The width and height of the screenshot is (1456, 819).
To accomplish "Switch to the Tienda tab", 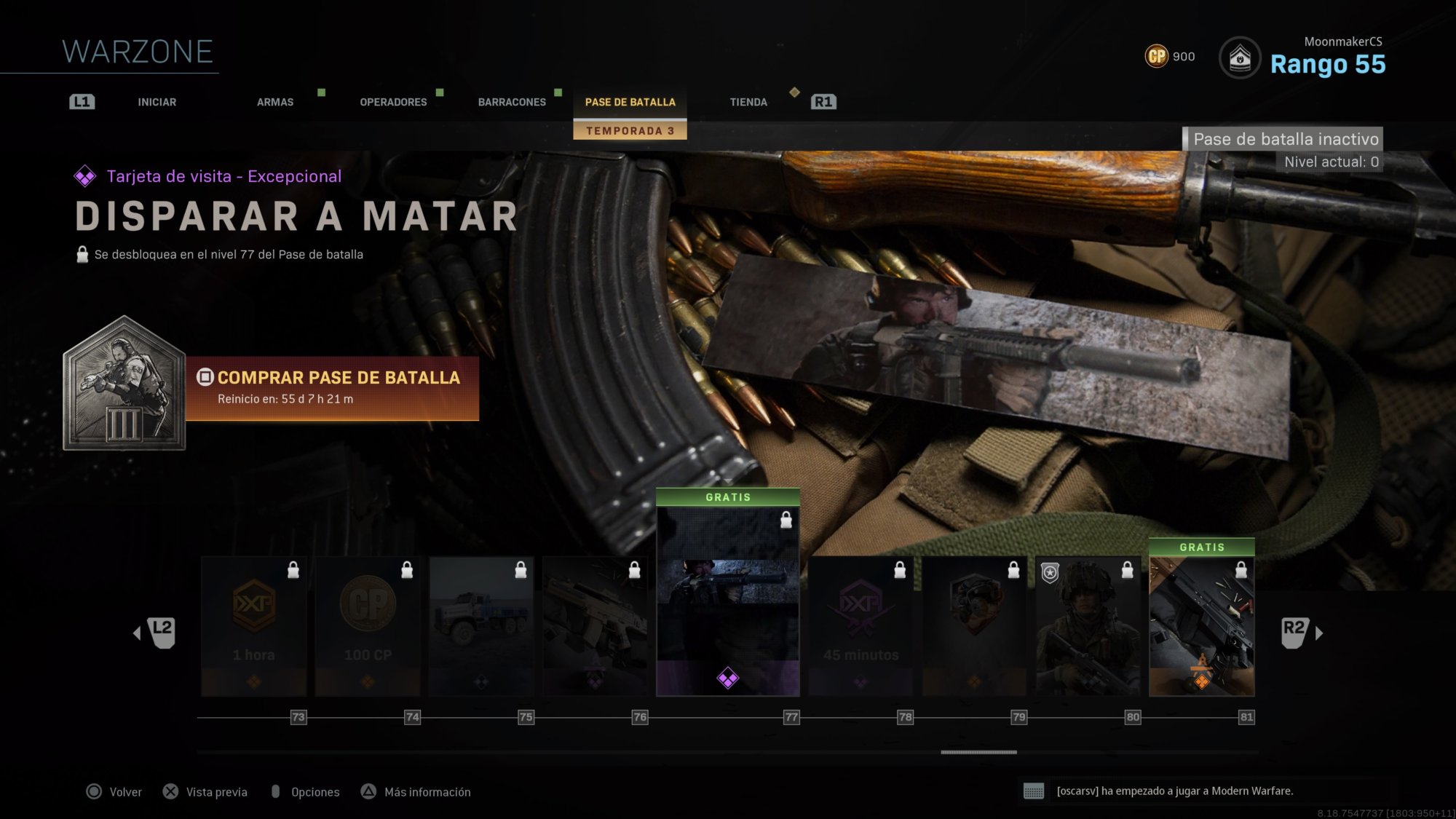I will (x=748, y=102).
